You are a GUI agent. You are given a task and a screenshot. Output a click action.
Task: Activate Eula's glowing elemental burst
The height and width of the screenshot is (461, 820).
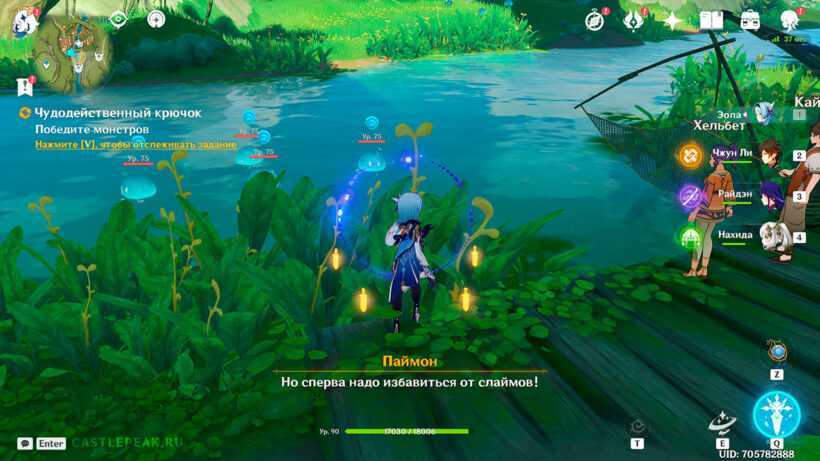tap(776, 413)
